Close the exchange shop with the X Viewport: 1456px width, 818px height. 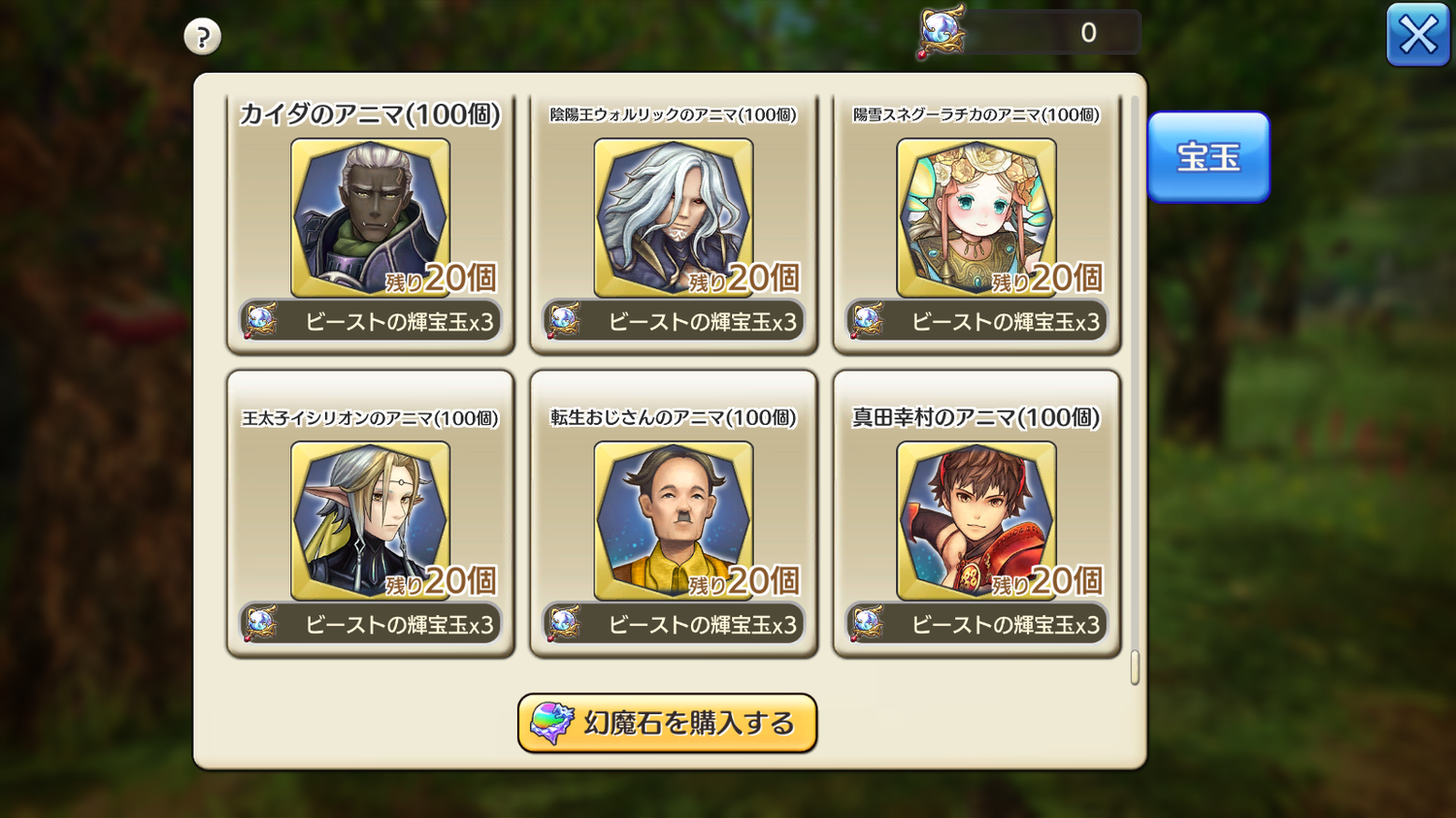[1417, 35]
